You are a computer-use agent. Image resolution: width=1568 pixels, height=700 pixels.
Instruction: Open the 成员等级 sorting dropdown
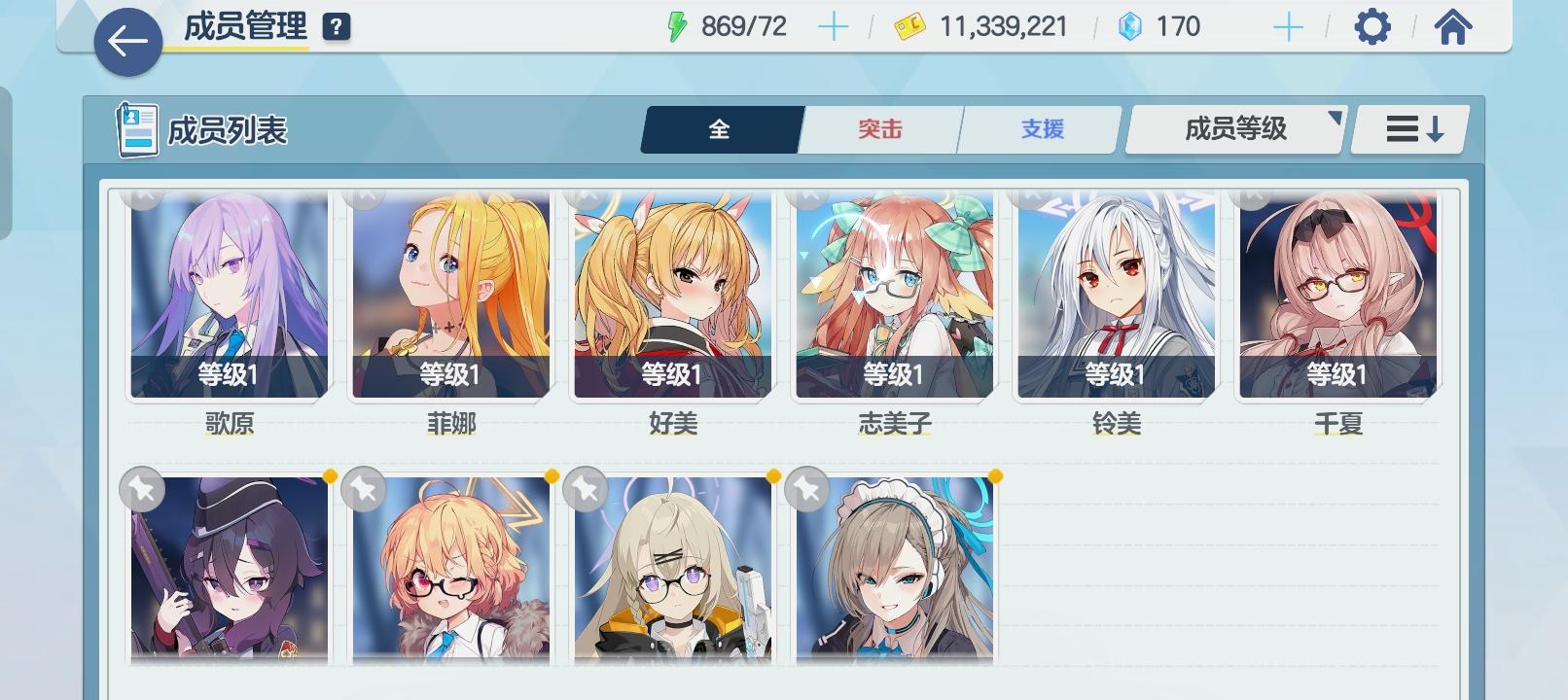coord(1233,128)
